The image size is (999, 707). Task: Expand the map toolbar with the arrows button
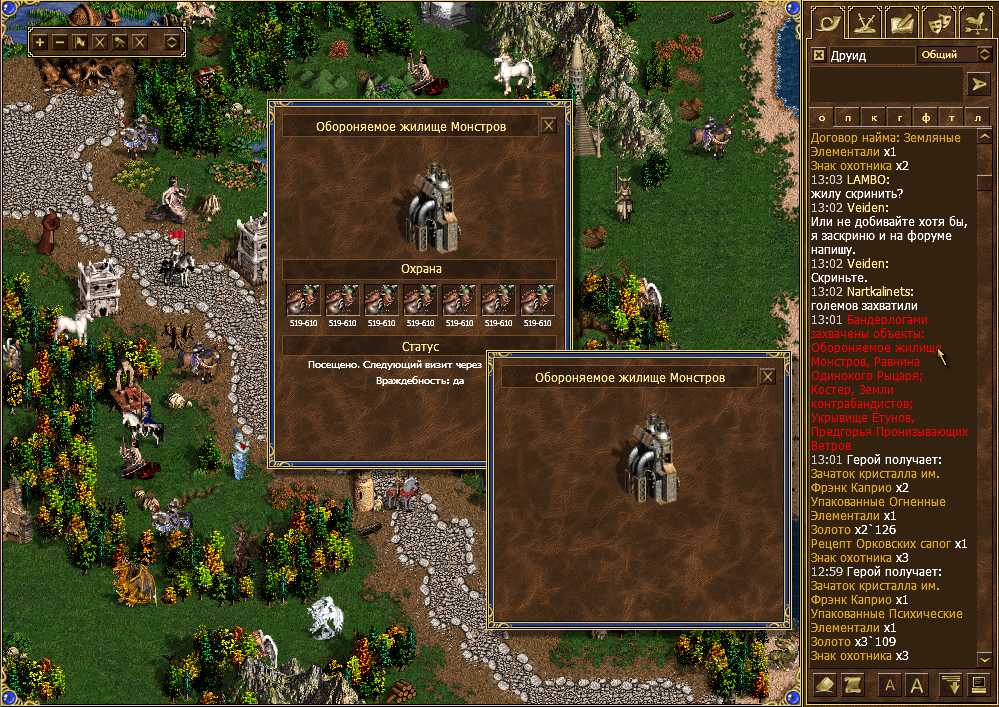(172, 42)
